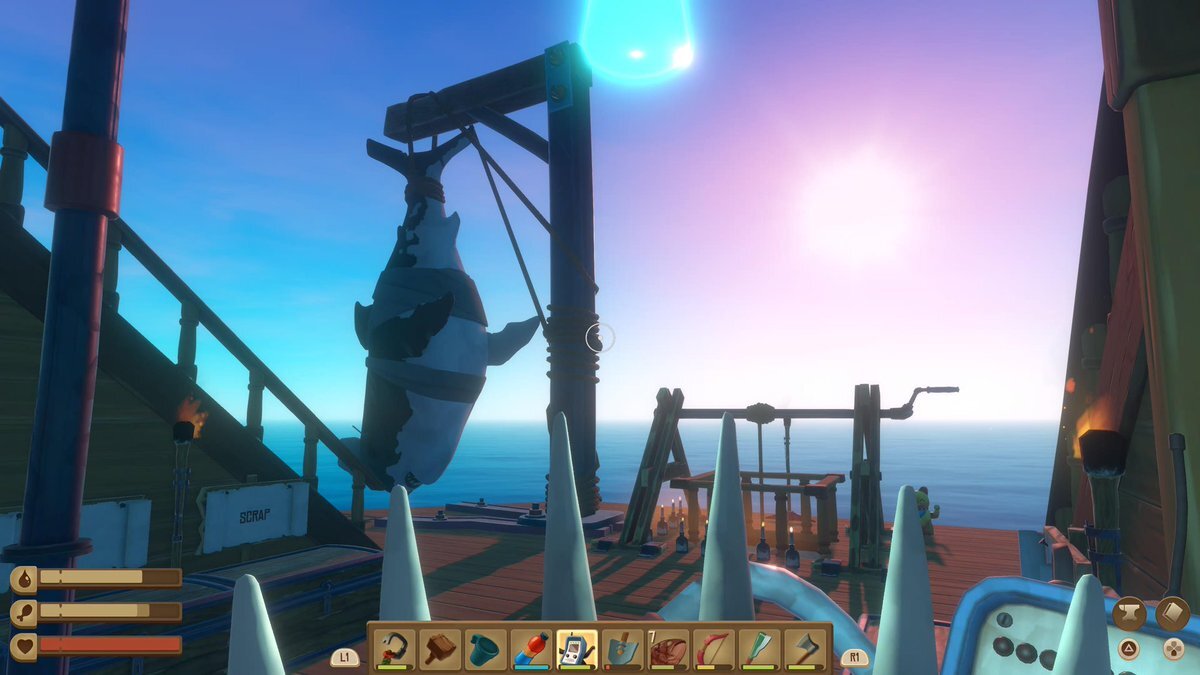The width and height of the screenshot is (1200, 675).
Task: Select the hook tool in the hotbar
Action: (394, 648)
